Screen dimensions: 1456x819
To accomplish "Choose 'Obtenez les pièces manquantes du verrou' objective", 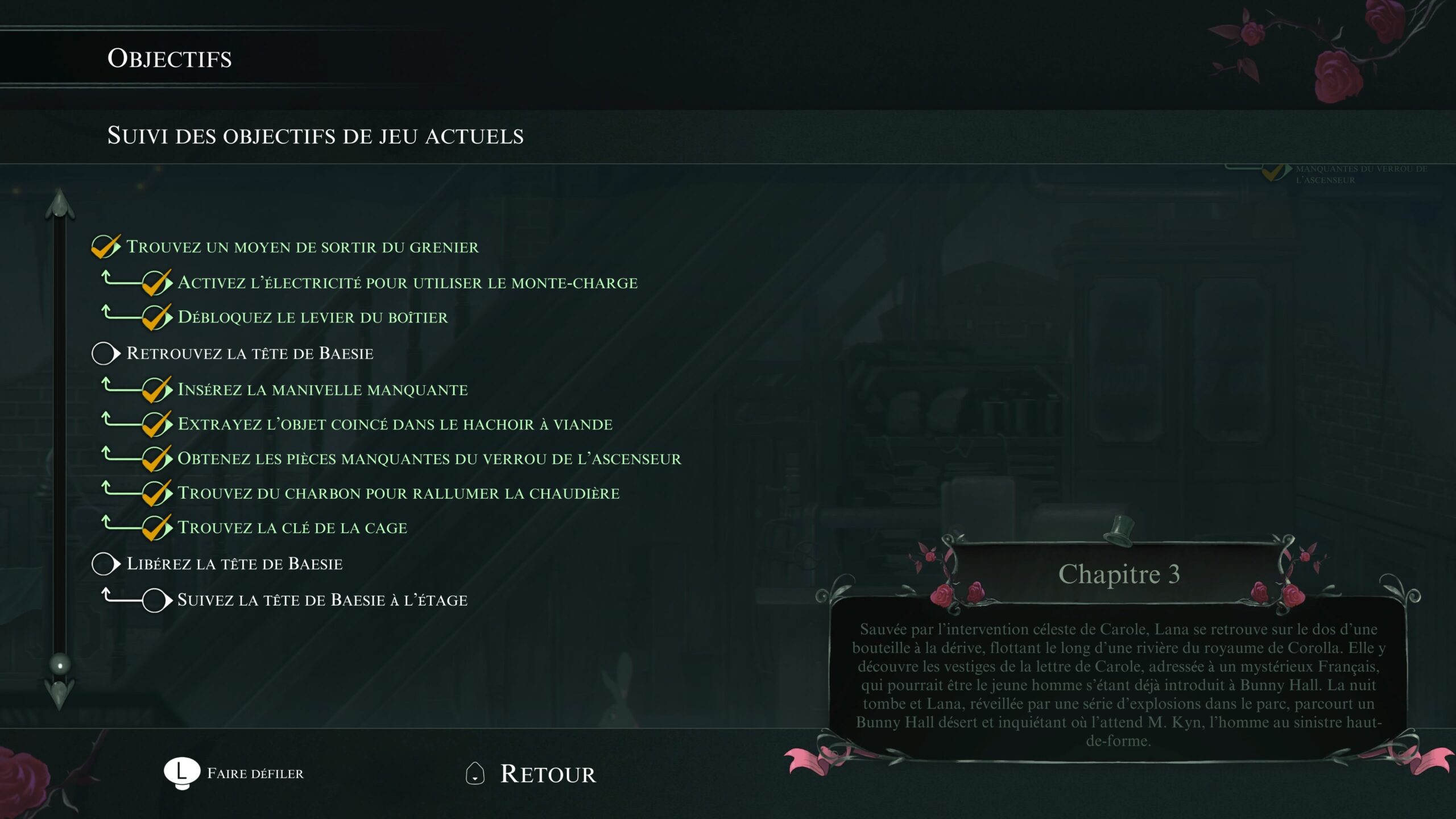I will 429,459.
